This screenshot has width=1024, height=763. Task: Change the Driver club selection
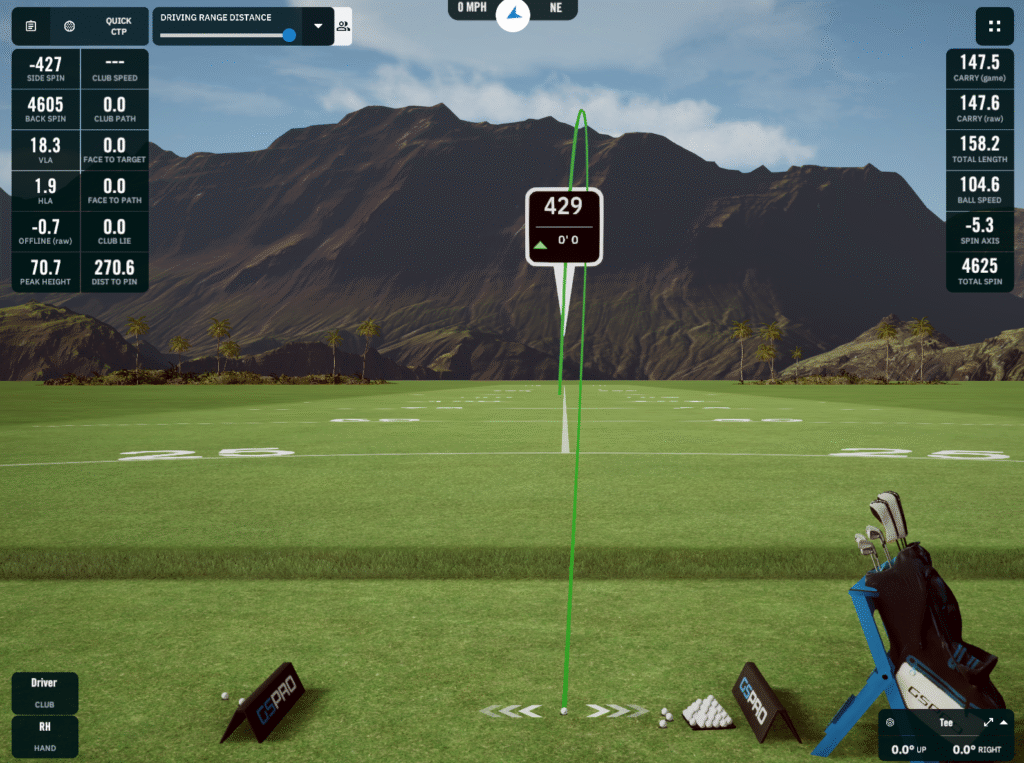(x=44, y=691)
